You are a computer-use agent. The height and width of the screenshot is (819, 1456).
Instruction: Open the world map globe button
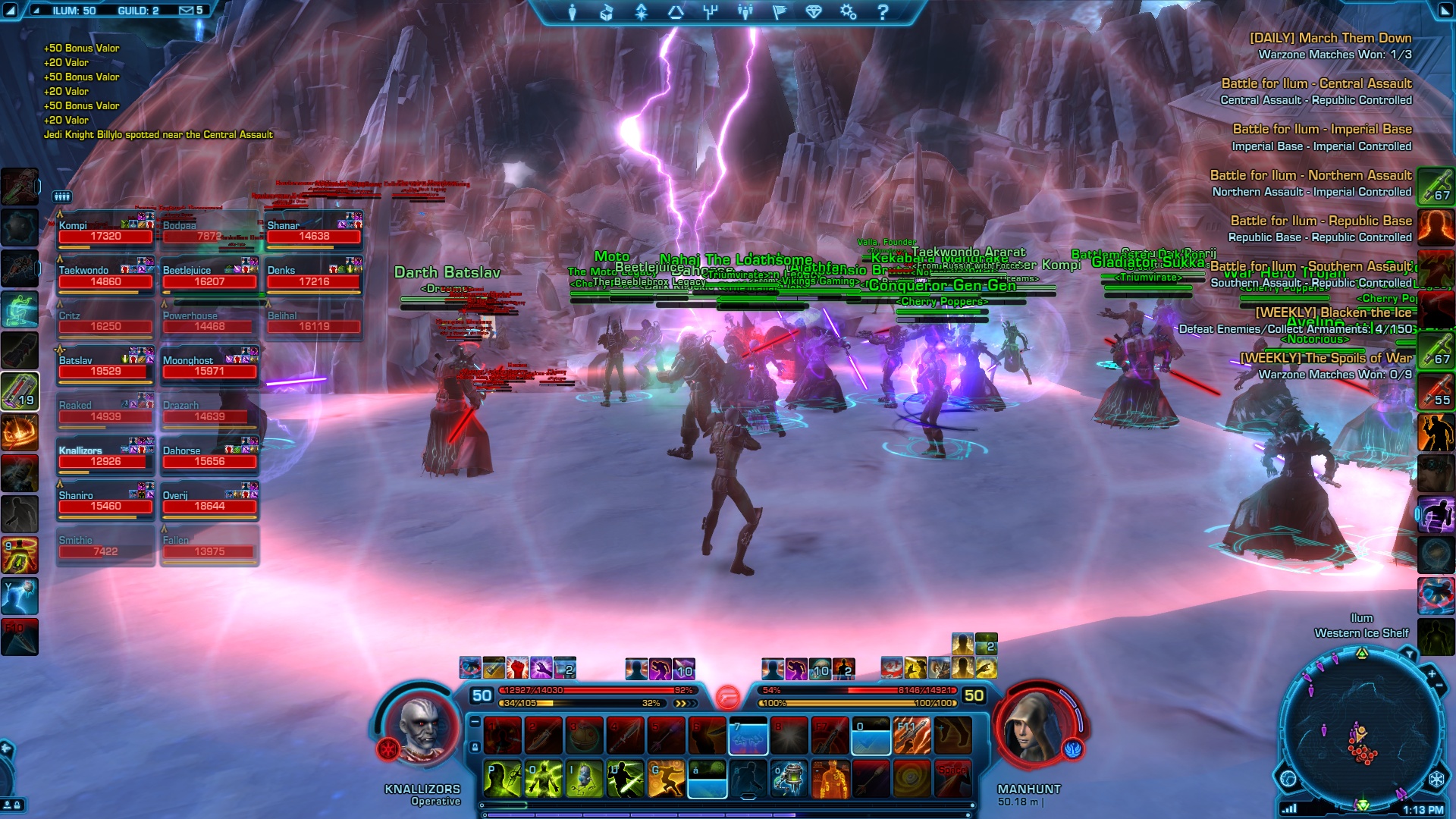[1288, 778]
